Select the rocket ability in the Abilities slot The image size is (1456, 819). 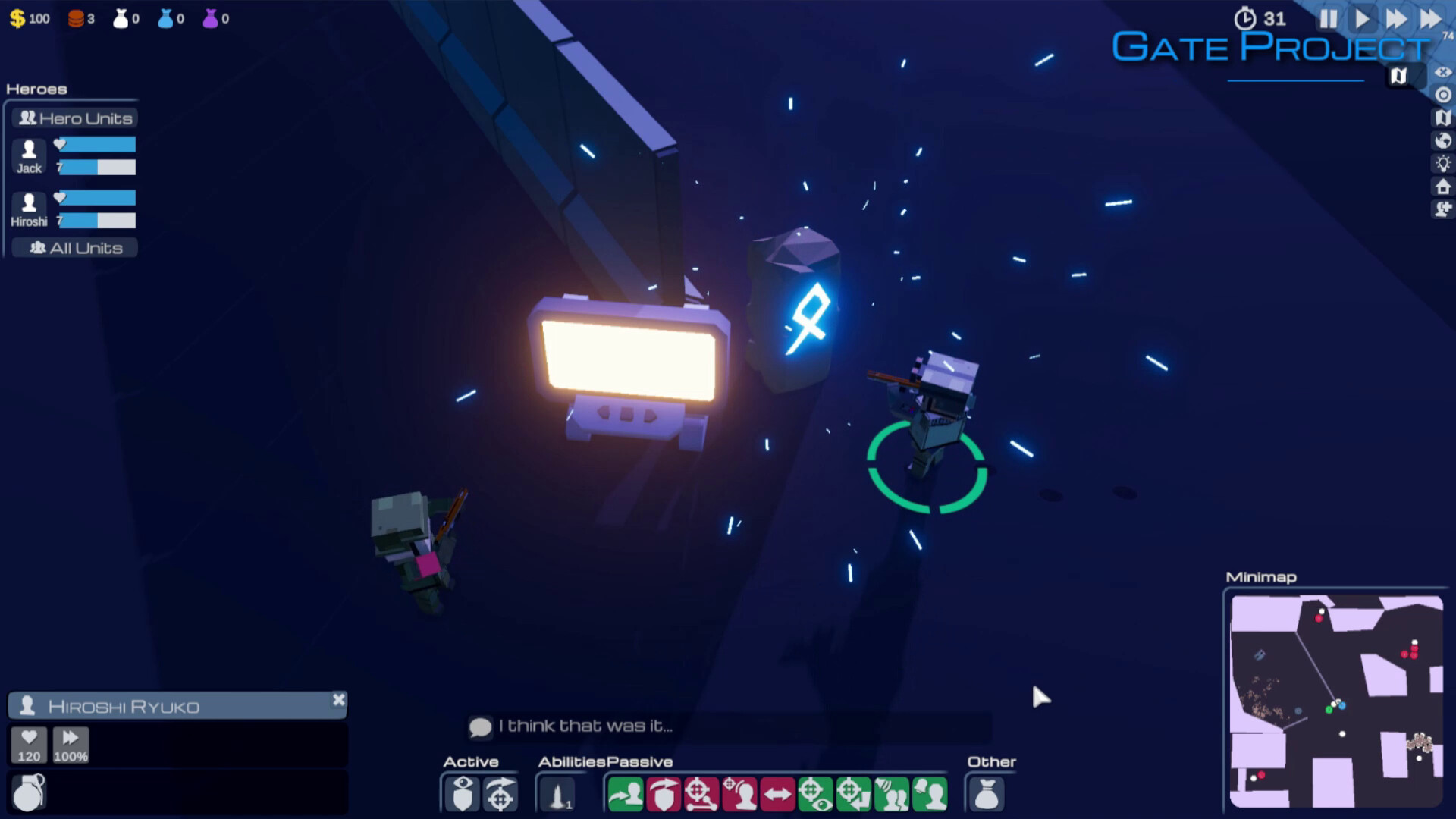pyautogui.click(x=557, y=795)
